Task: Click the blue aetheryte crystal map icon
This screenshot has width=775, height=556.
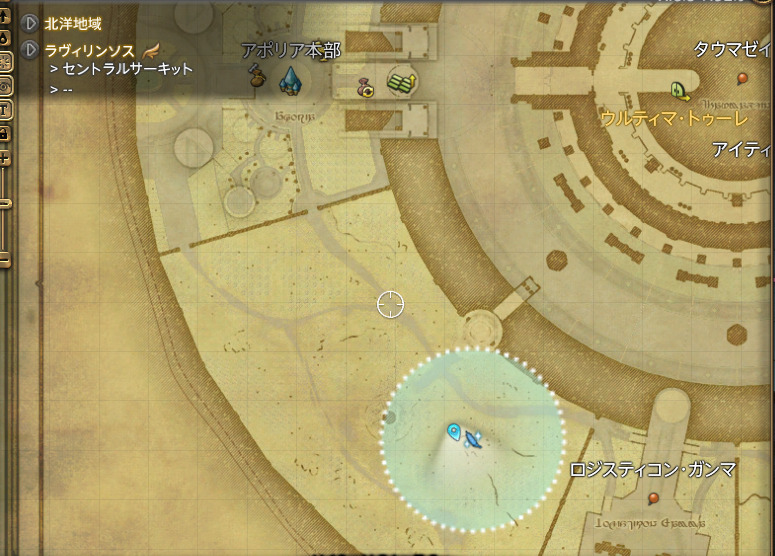Action: [x=289, y=78]
